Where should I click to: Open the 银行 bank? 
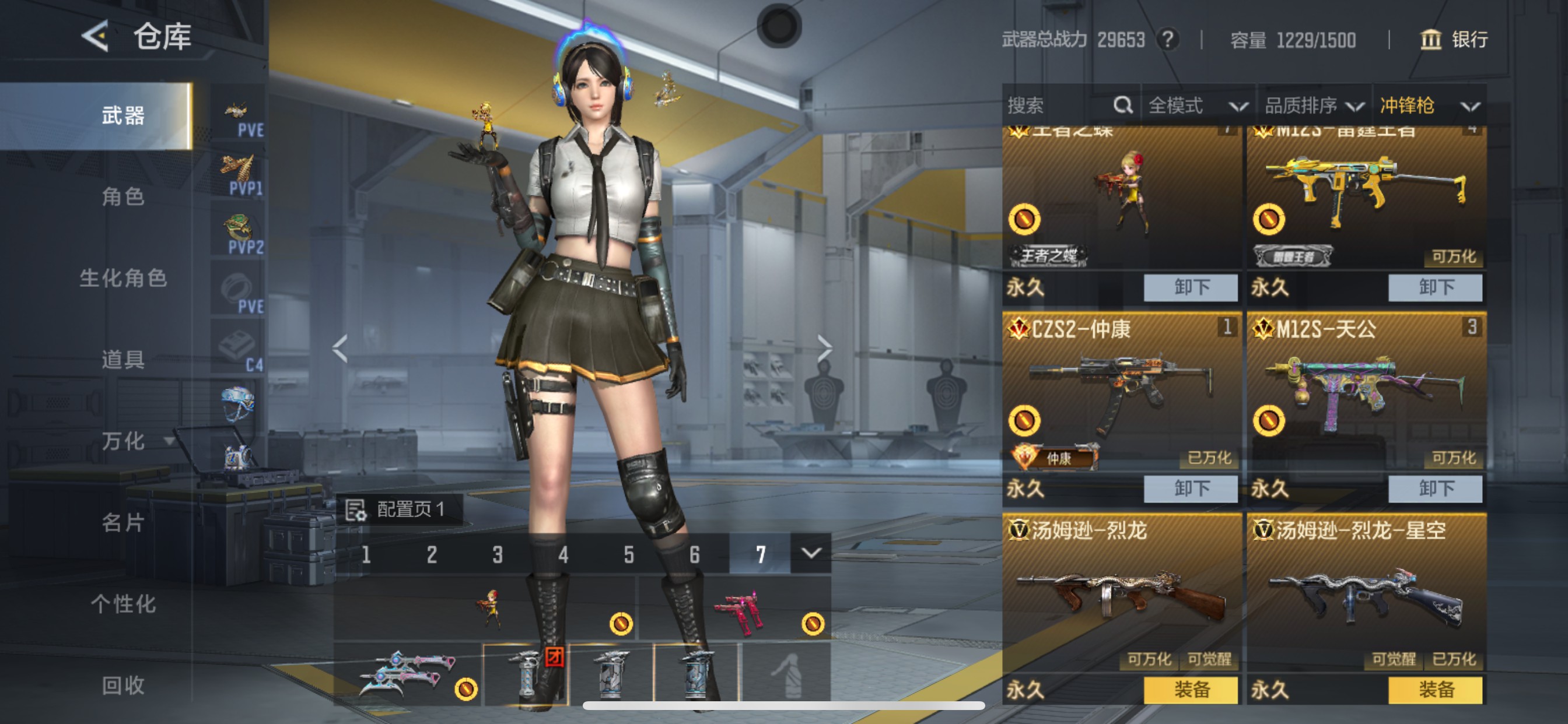(x=1455, y=40)
